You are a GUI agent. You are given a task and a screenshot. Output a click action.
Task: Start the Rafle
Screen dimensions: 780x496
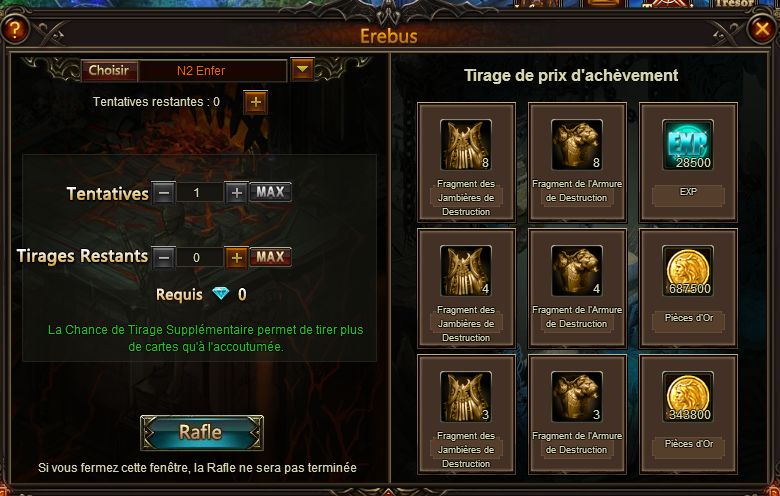[201, 433]
